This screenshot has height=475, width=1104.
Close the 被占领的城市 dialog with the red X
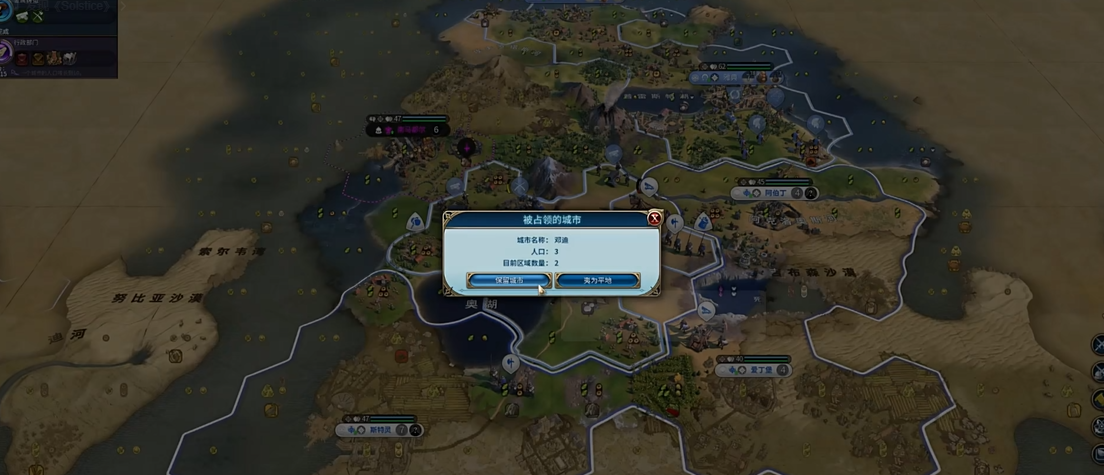coord(654,218)
